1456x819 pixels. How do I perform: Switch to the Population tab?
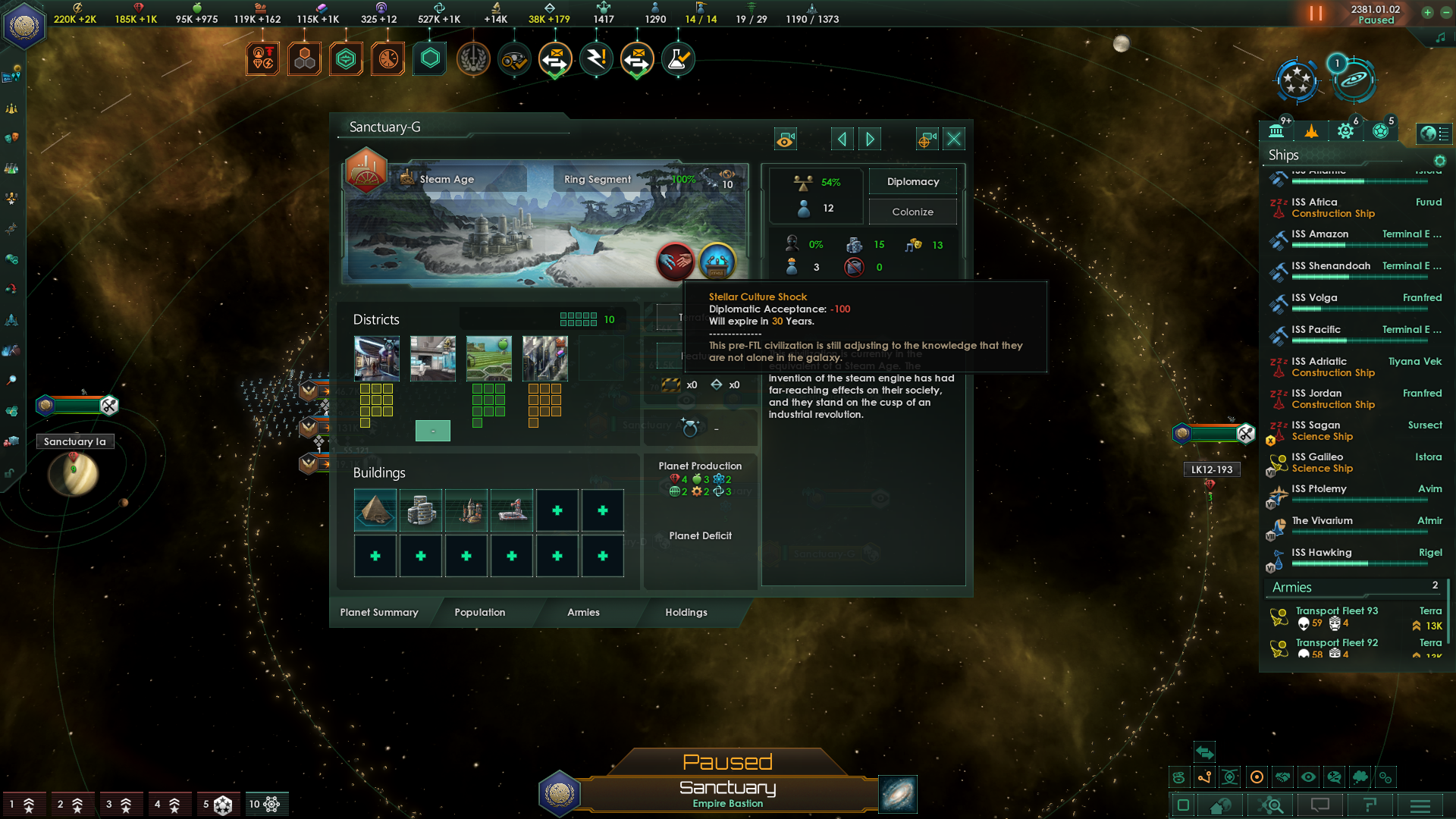point(479,612)
